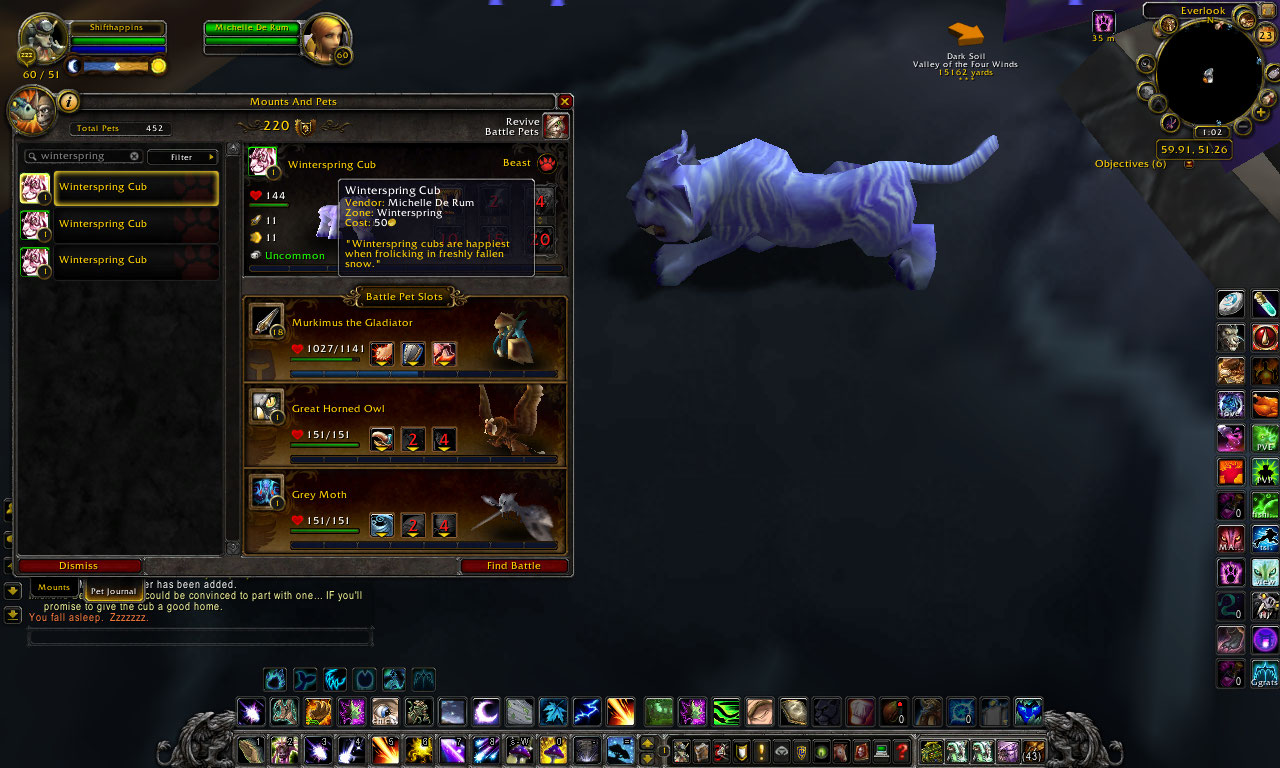Viewport: 1280px width, 768px height.
Task: Select Murkimus the Gladiator's shield ability icon
Action: tap(412, 352)
